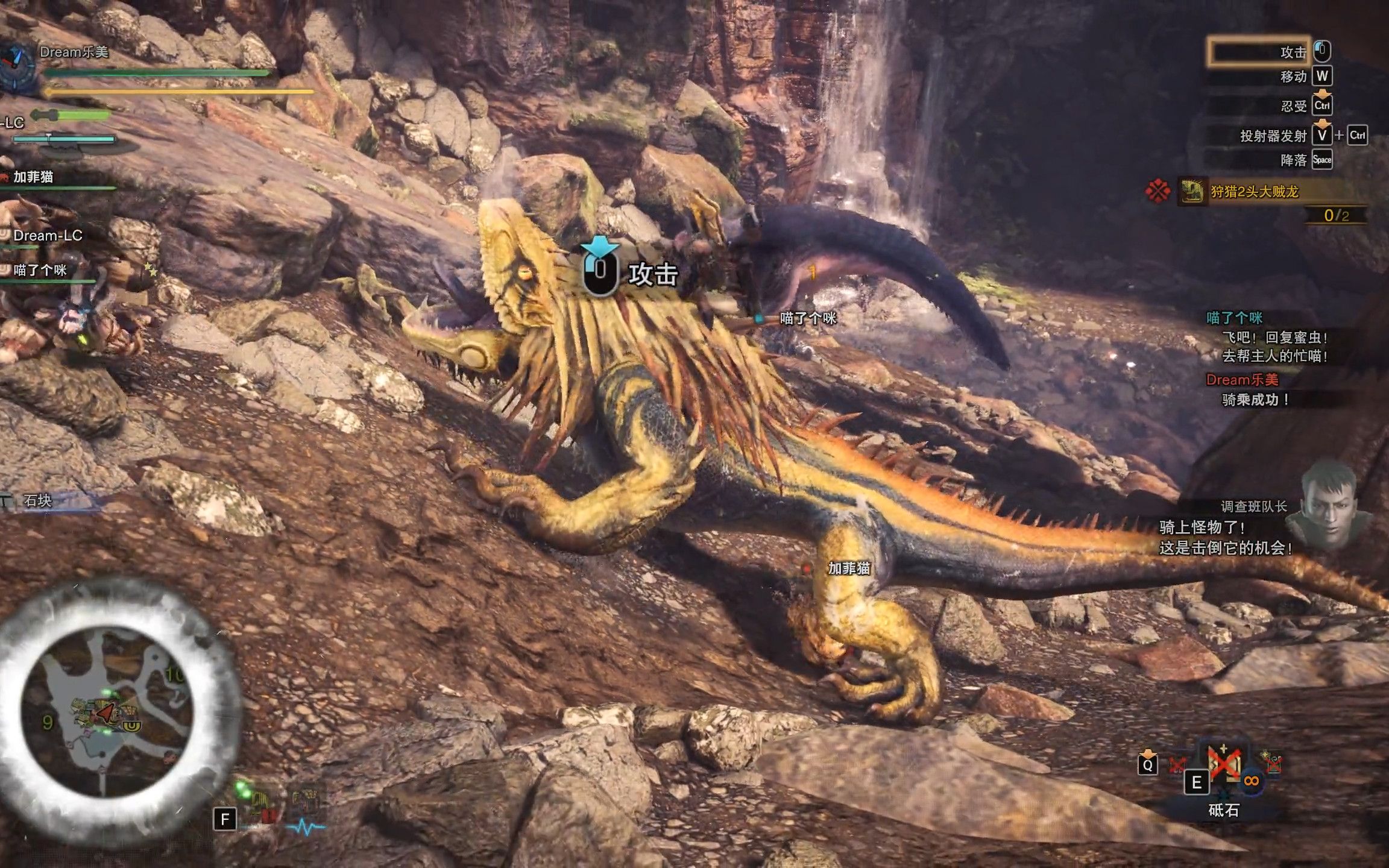1389x868 pixels.
Task: Select the highlighted 攻击 command entry
Action: click(x=1259, y=52)
